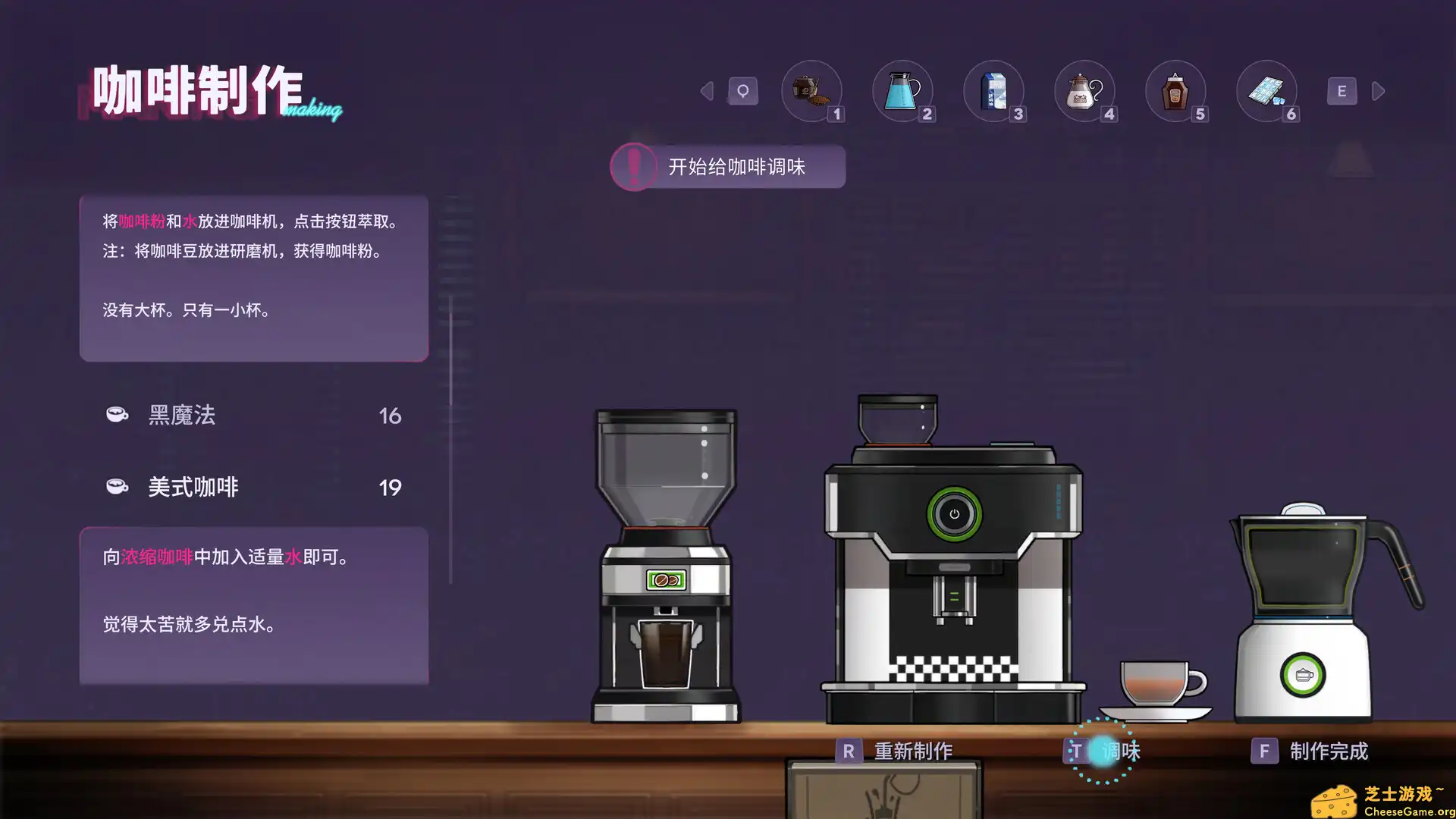Expand more ingredients with the right arrow
Screen dimensions: 1456x819
tap(1379, 90)
